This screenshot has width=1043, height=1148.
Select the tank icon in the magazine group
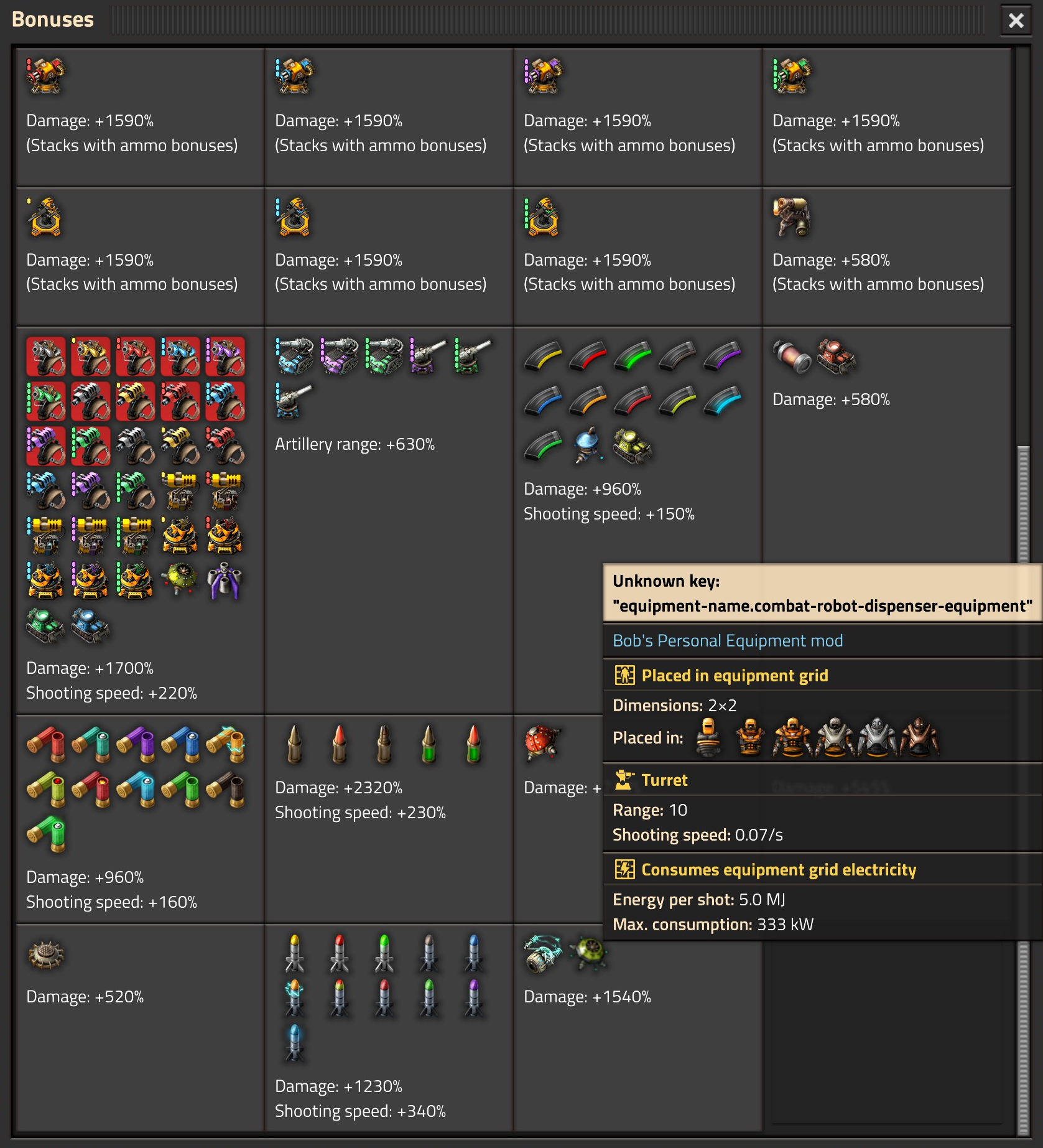633,447
